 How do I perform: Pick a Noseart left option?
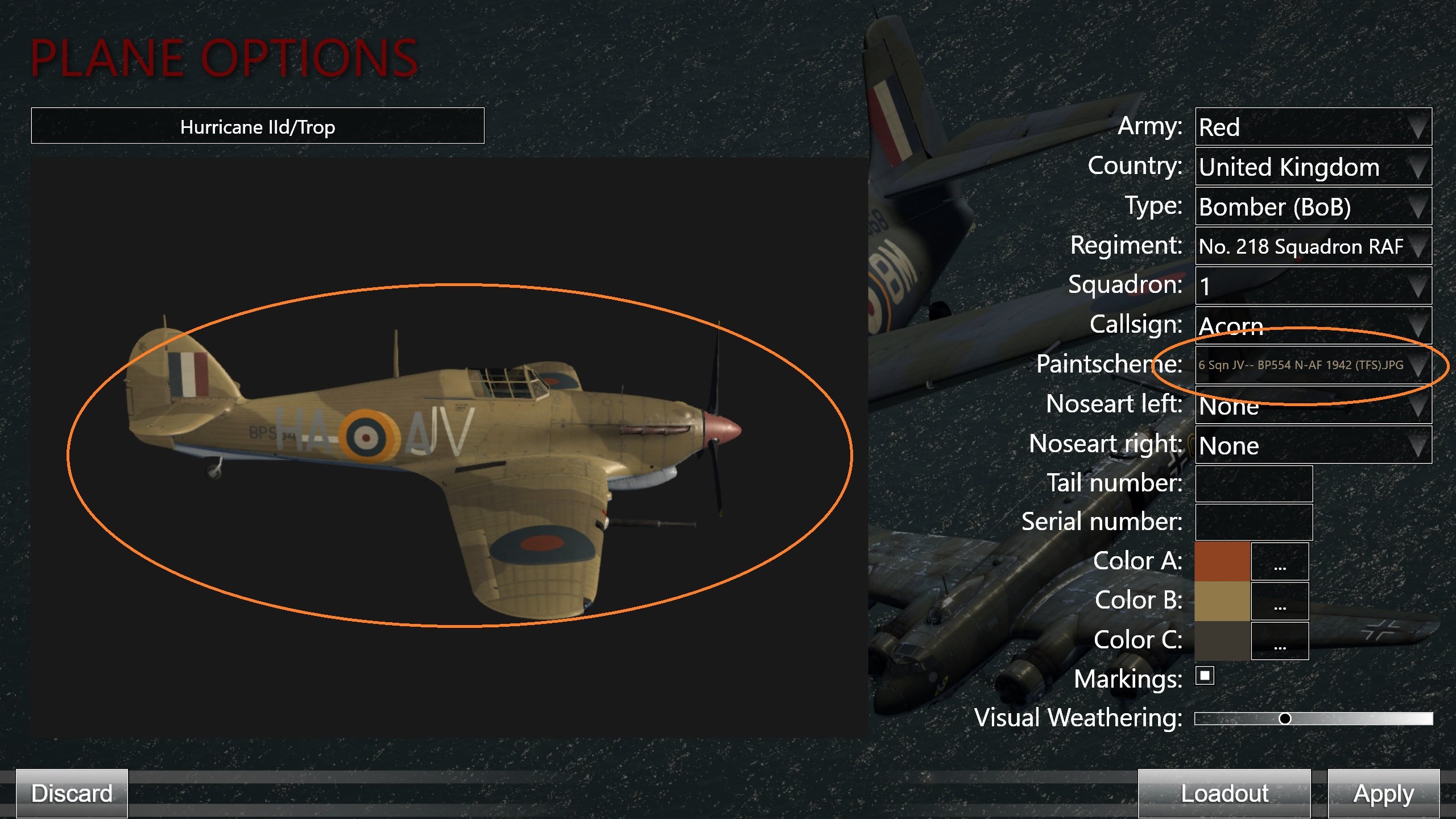pos(1313,406)
